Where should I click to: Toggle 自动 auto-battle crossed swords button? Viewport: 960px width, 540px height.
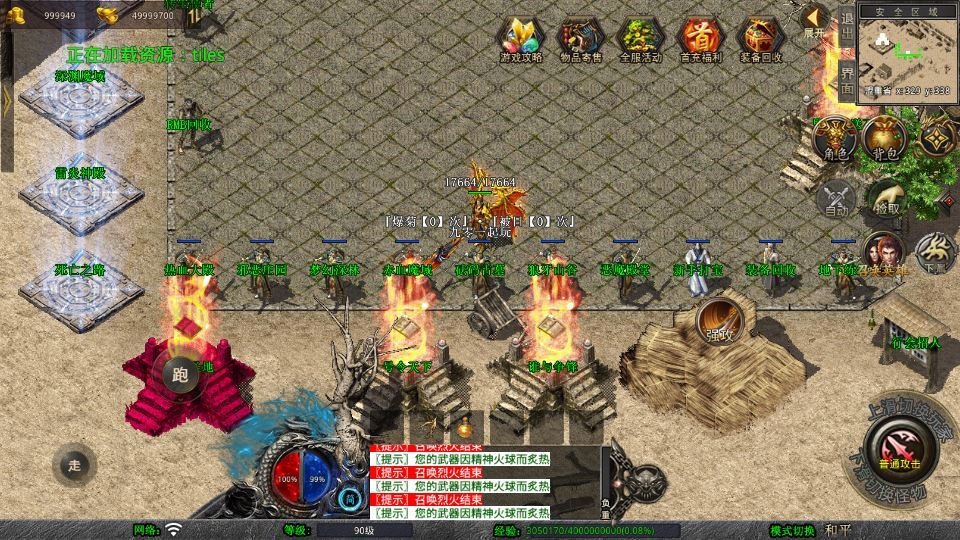pyautogui.click(x=836, y=198)
